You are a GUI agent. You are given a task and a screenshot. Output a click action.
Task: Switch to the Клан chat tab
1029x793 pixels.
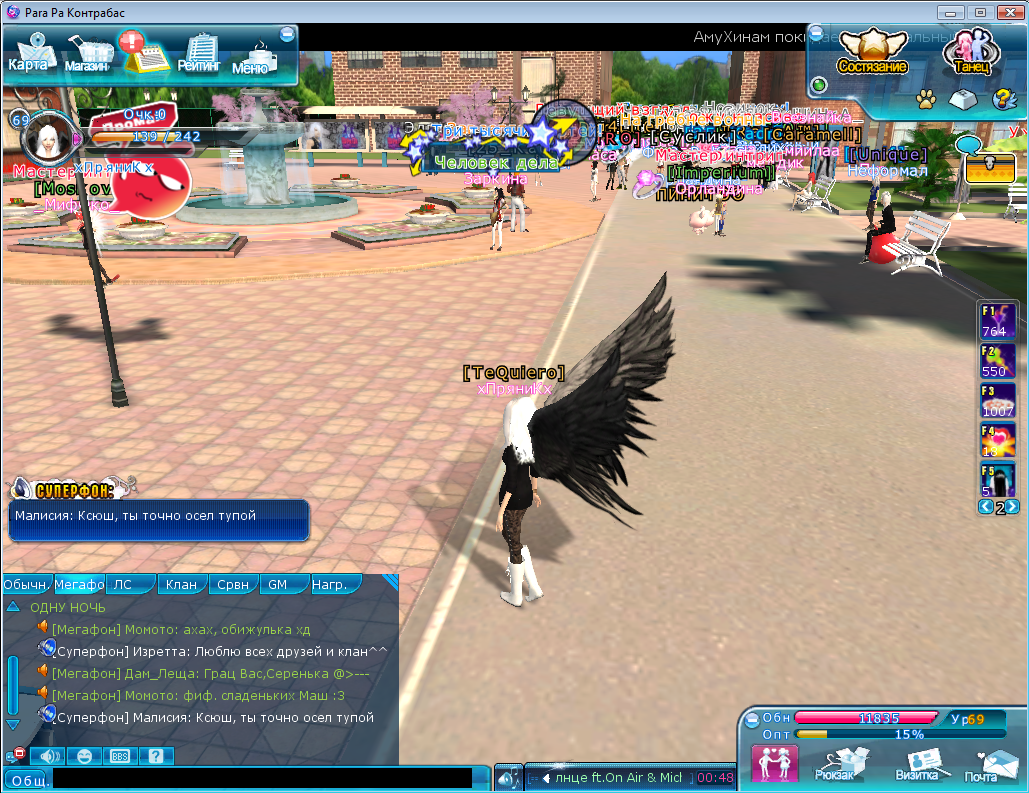181,584
